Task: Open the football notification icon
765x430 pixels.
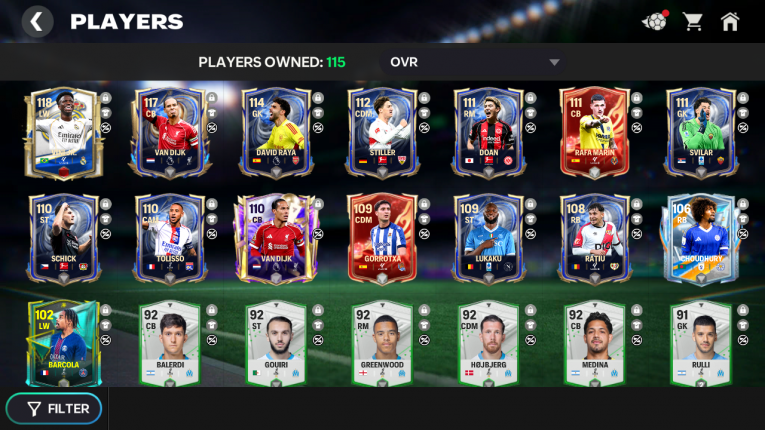Action: (x=655, y=21)
